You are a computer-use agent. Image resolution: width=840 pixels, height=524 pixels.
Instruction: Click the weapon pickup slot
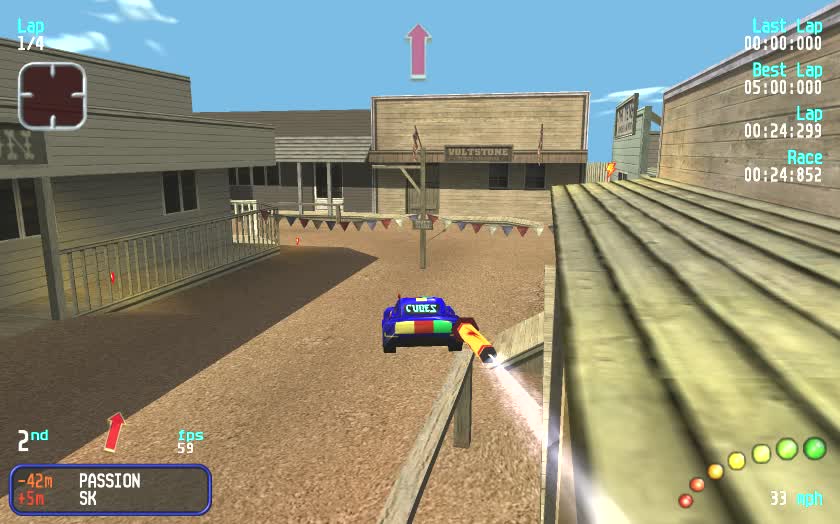point(52,95)
